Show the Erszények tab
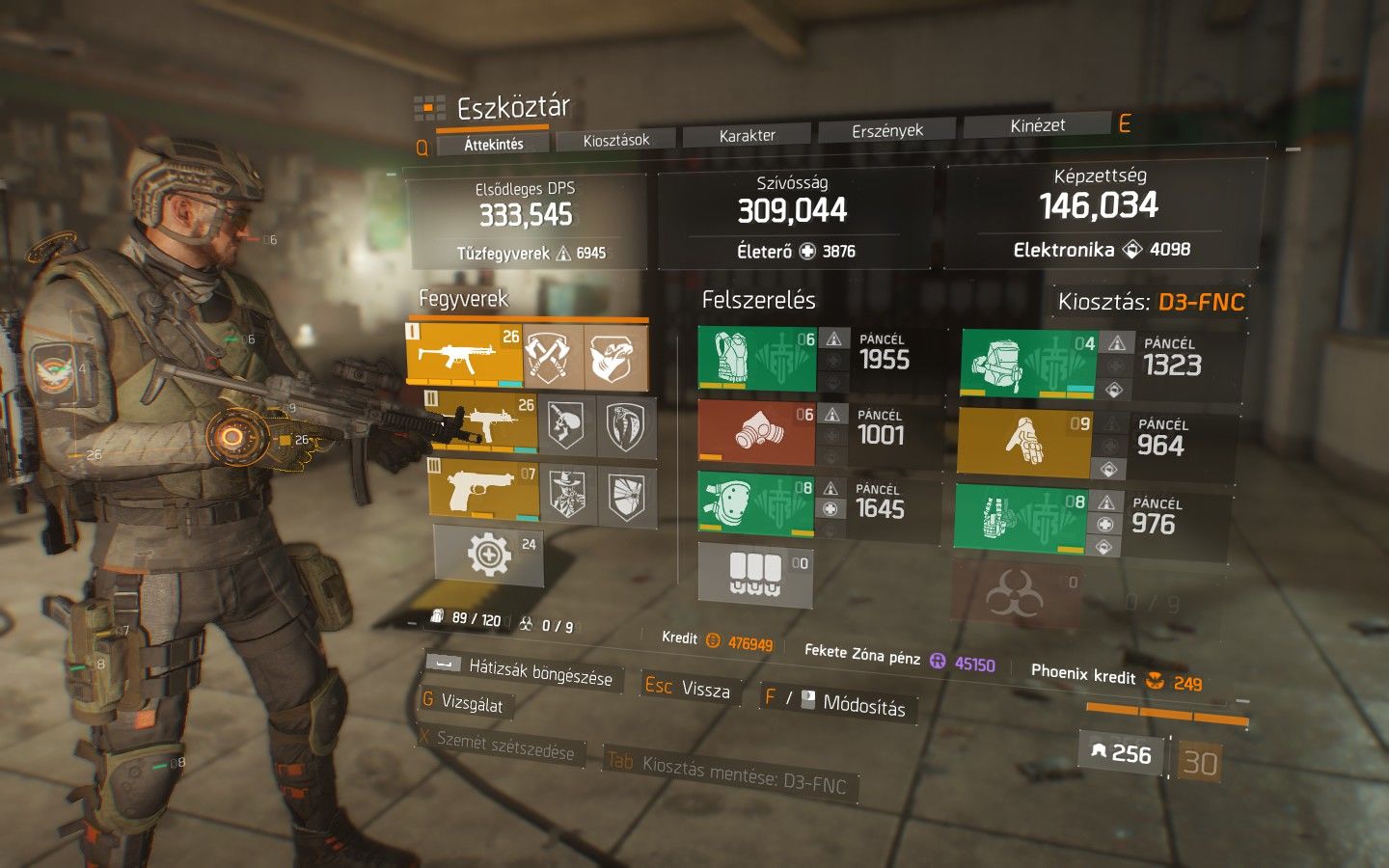 [x=886, y=131]
